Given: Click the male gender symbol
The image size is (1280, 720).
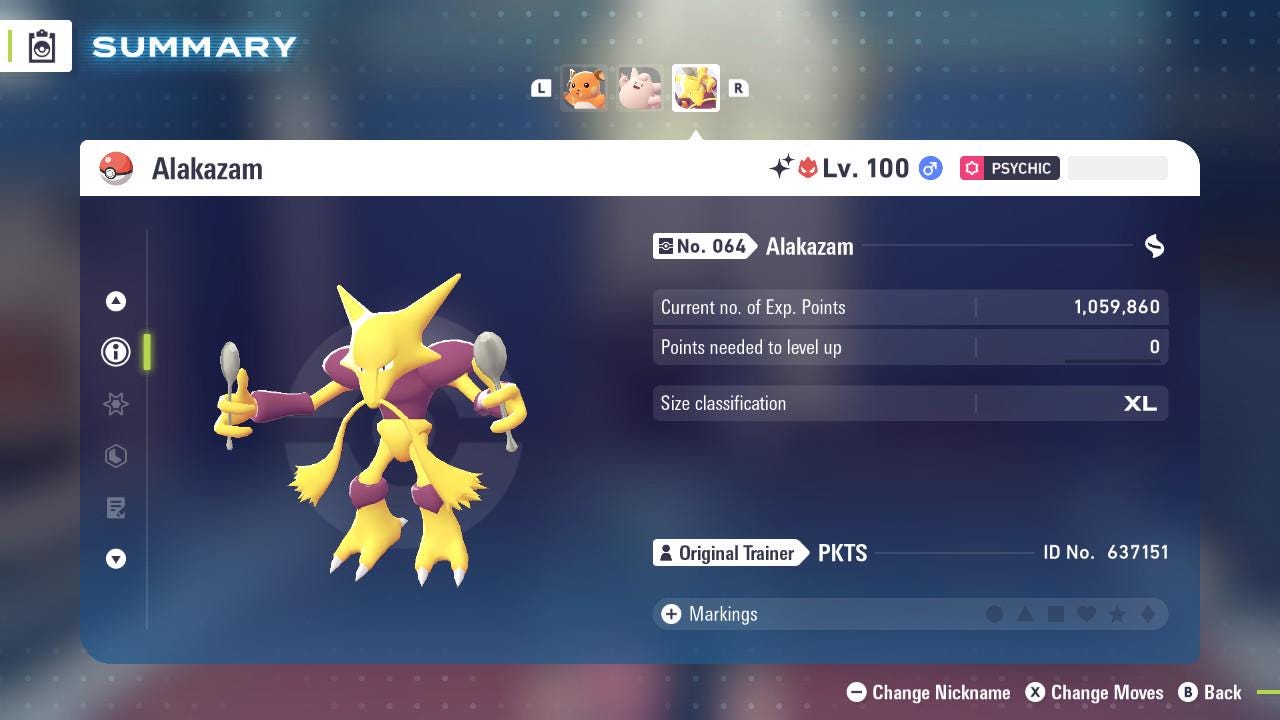Looking at the screenshot, I should pos(930,168).
